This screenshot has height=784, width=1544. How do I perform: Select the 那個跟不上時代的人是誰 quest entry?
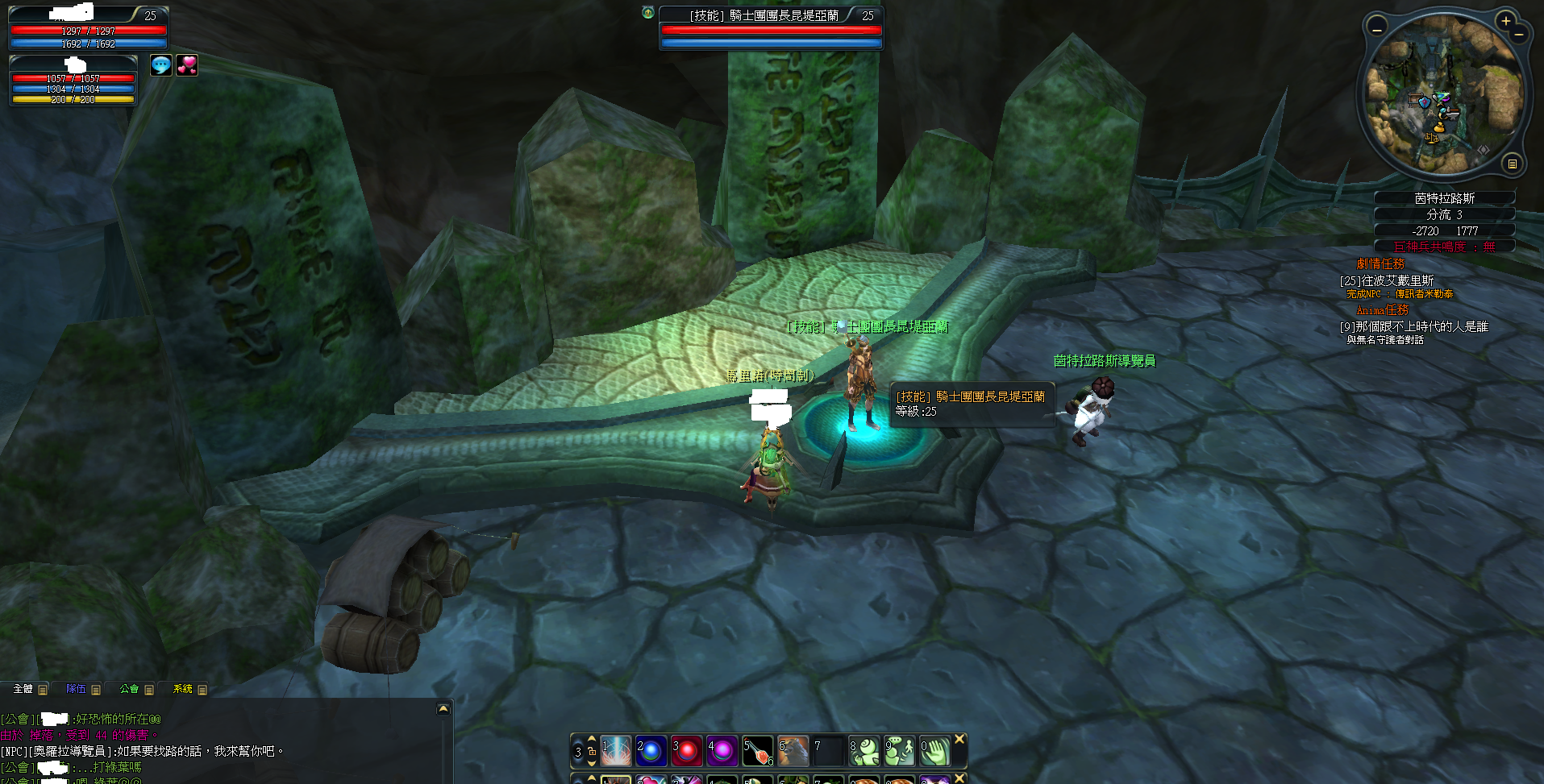pos(1414,326)
